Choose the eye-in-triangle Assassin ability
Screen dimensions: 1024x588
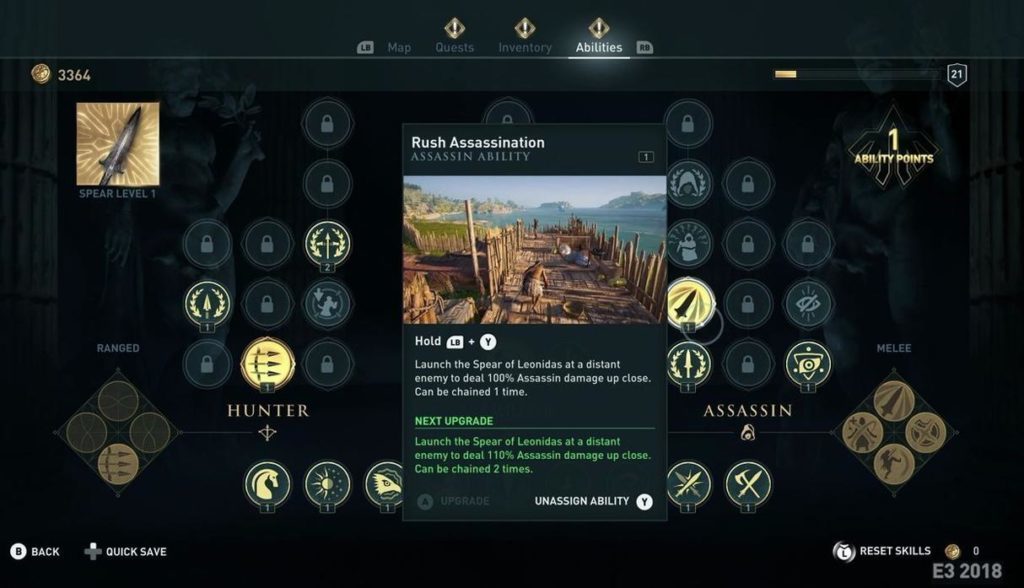(x=808, y=363)
